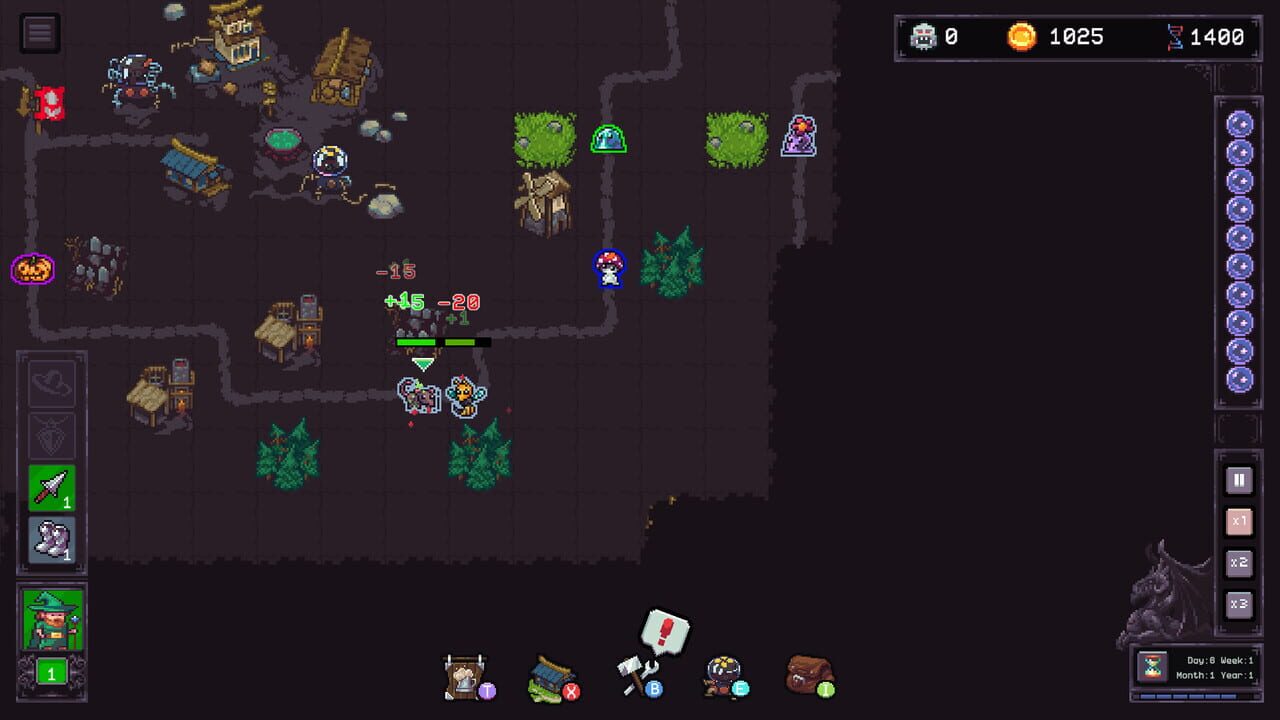
Task: Click the equipped boots item slot
Action: [52, 532]
